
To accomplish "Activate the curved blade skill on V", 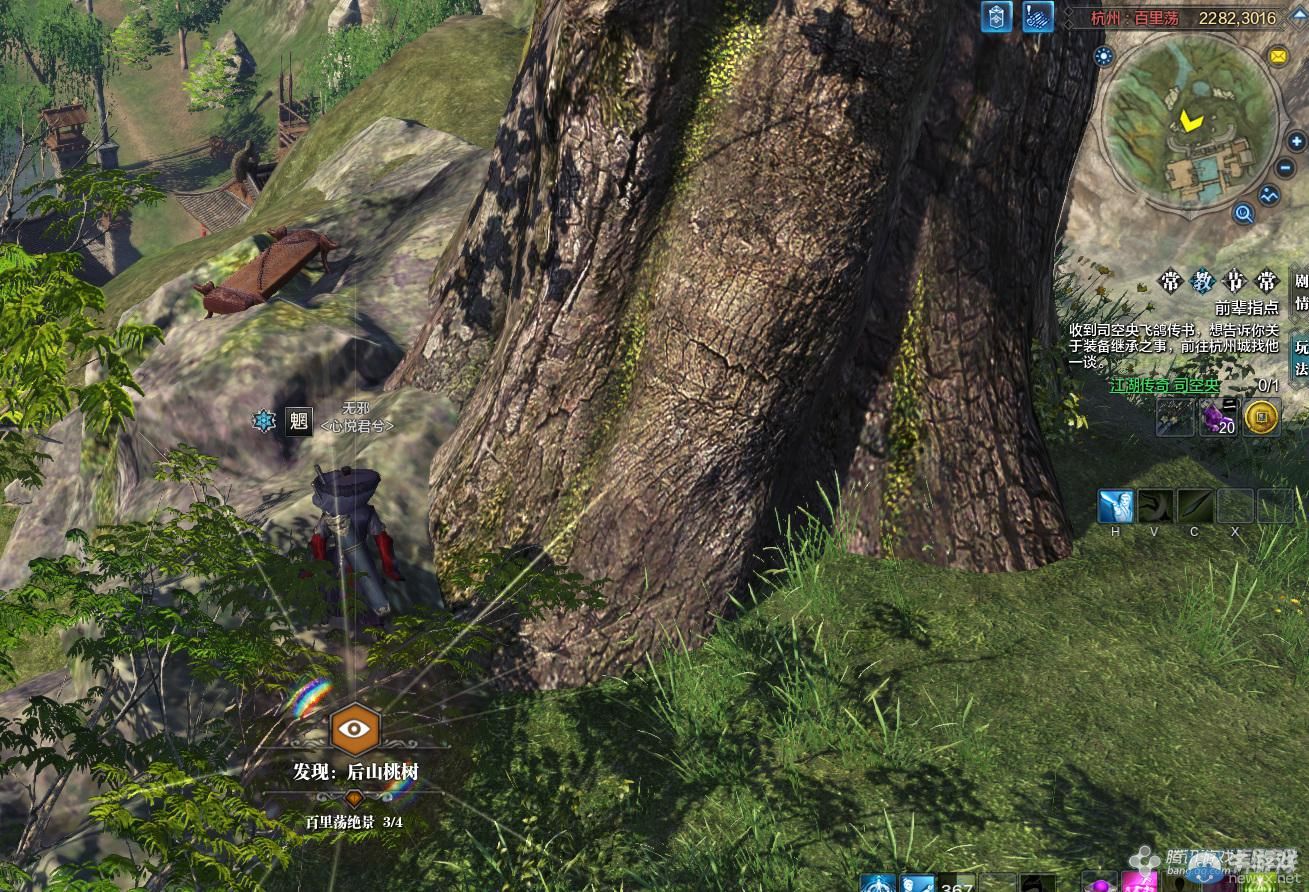I will 1155,506.
